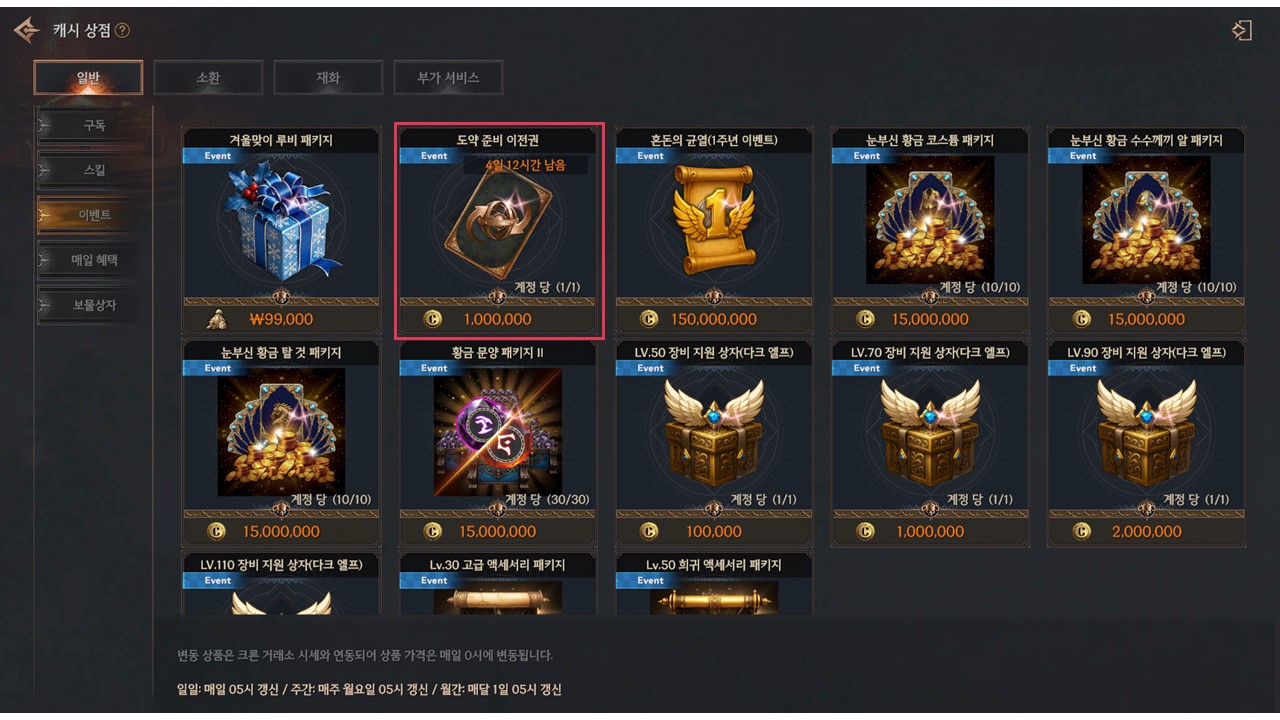Choose the 황금 문양 패키지 II item

click(x=497, y=437)
